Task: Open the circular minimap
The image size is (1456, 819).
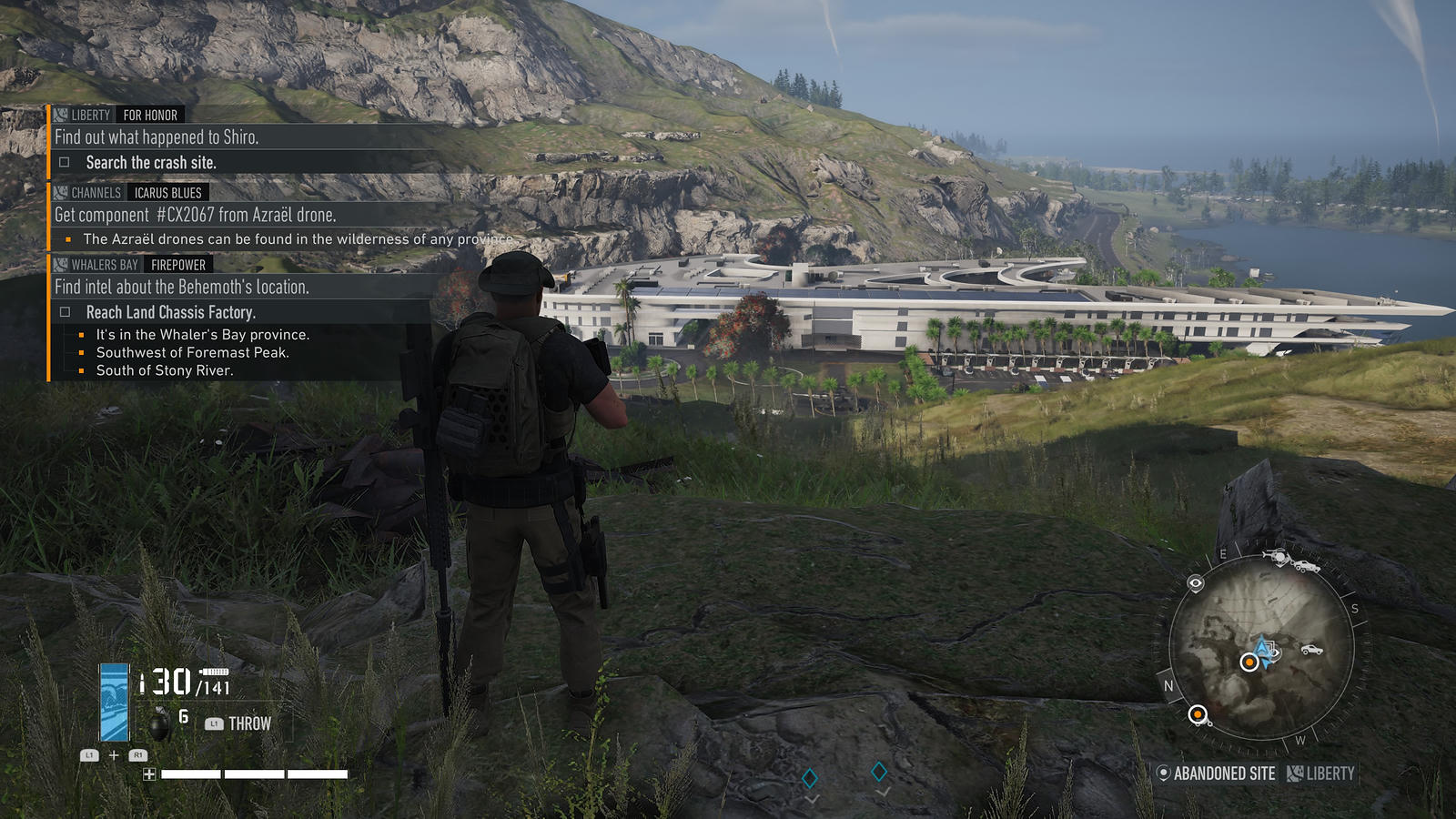Action: [1261, 648]
